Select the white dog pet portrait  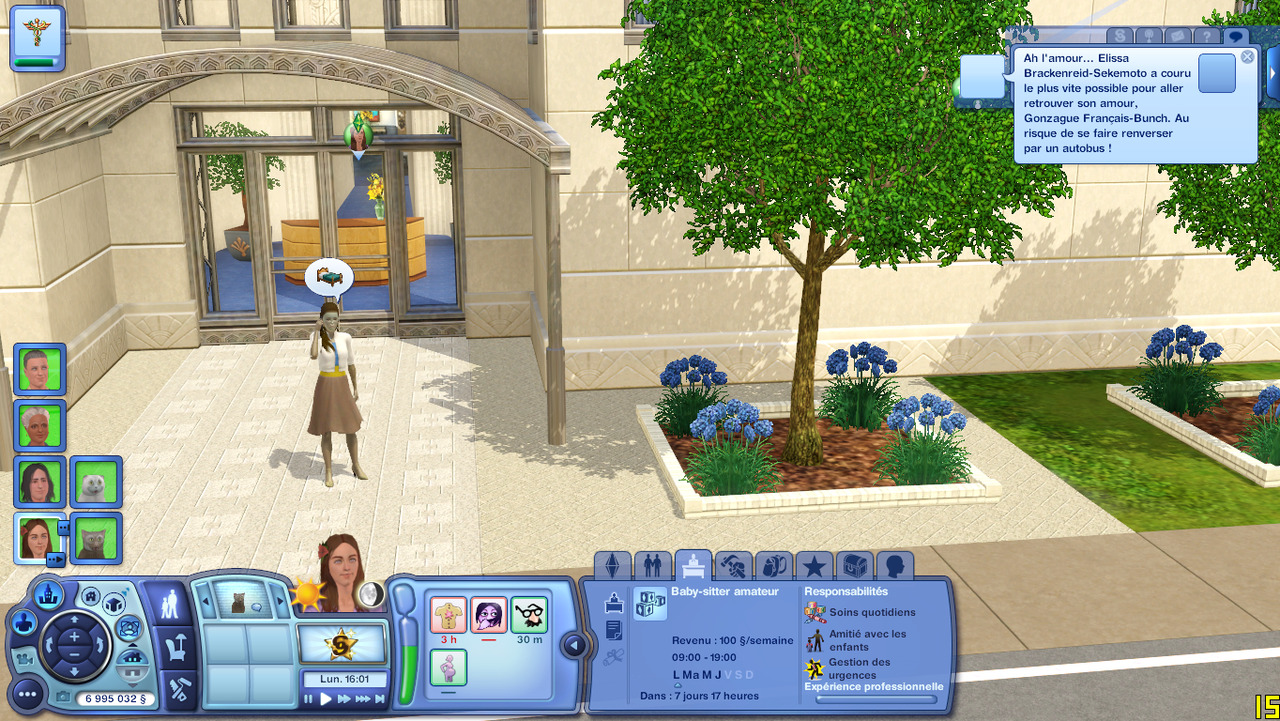click(x=96, y=482)
